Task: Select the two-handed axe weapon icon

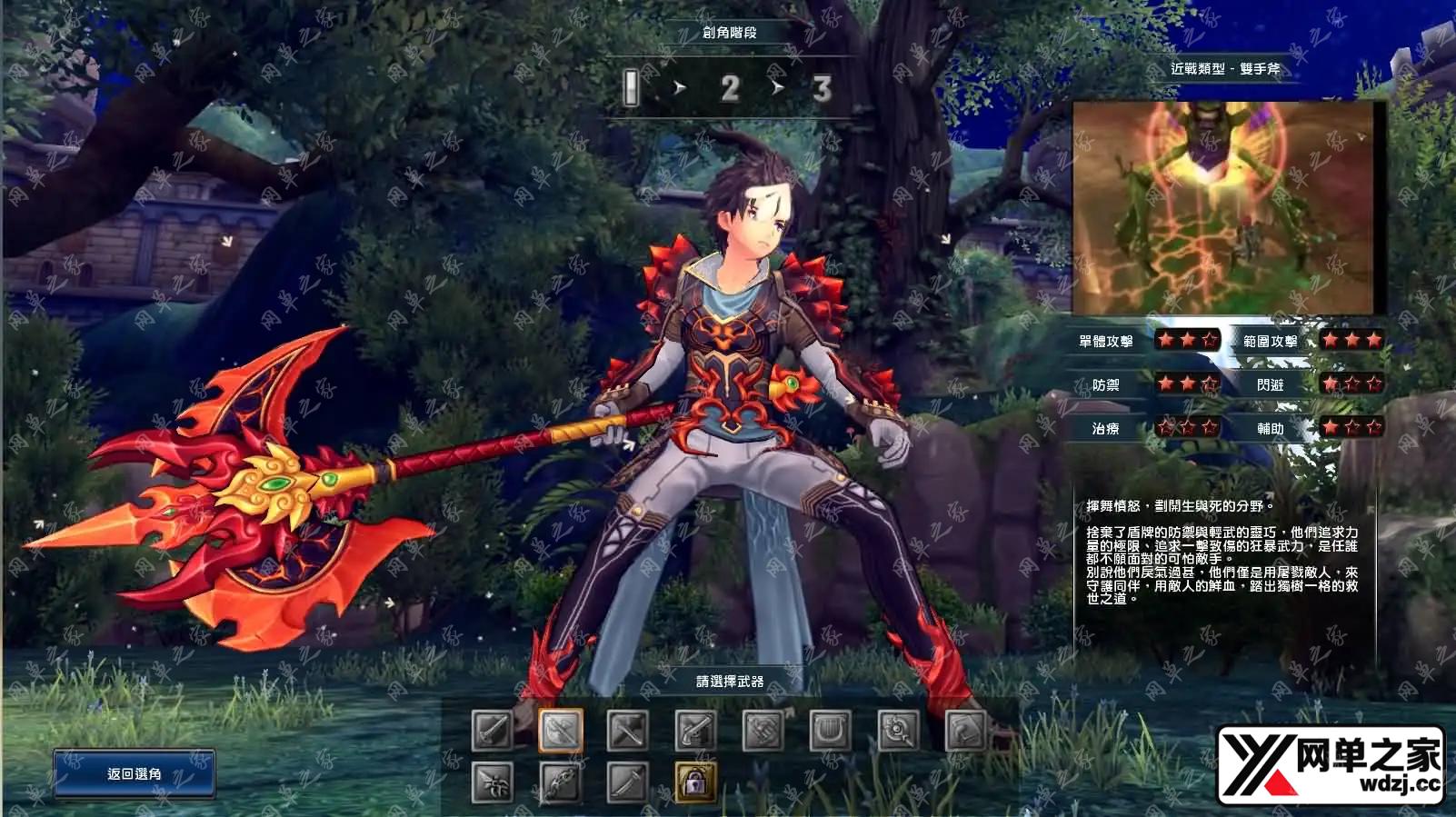Action: 561,730
